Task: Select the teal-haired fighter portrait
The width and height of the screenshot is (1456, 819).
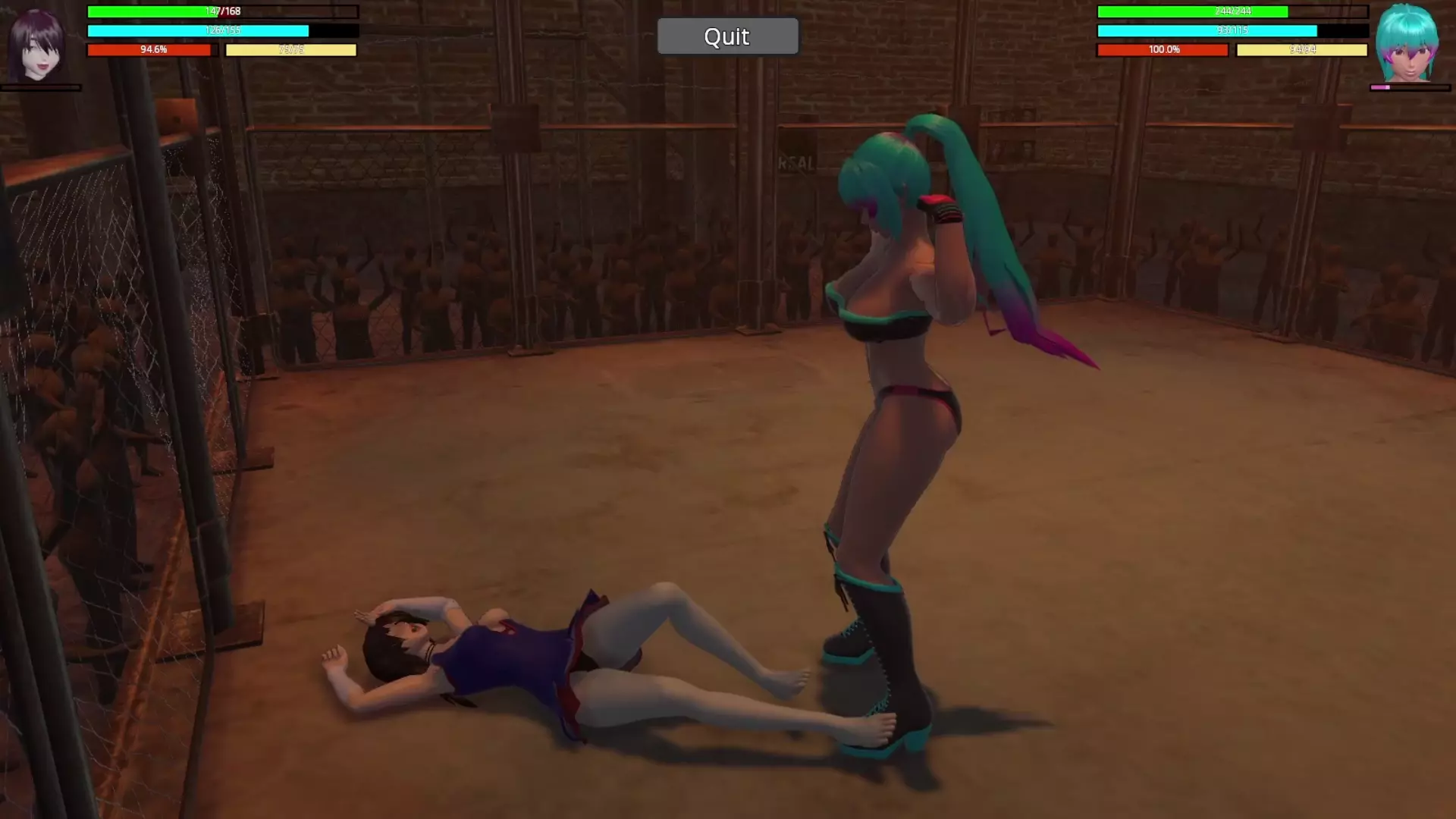Action: point(1407,44)
